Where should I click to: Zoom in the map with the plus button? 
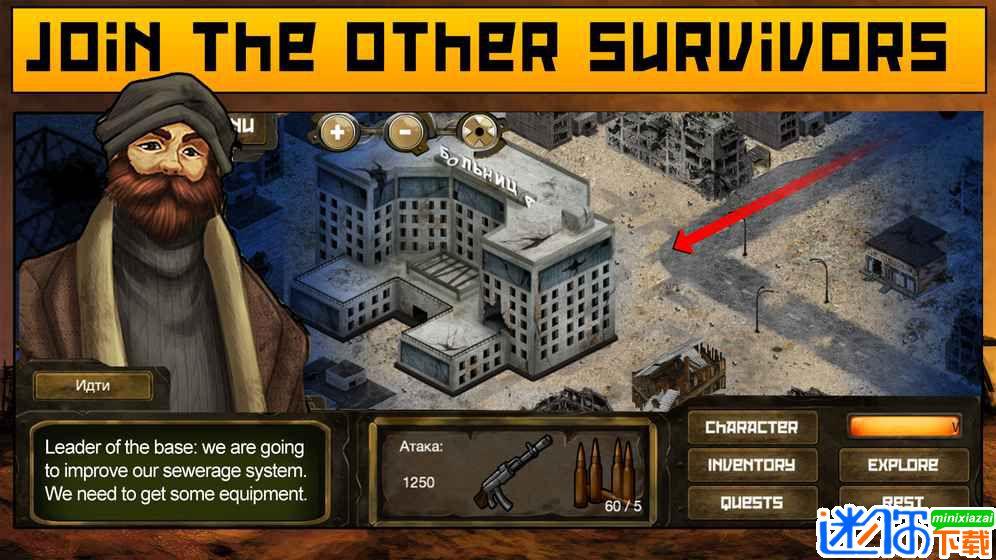tap(337, 130)
